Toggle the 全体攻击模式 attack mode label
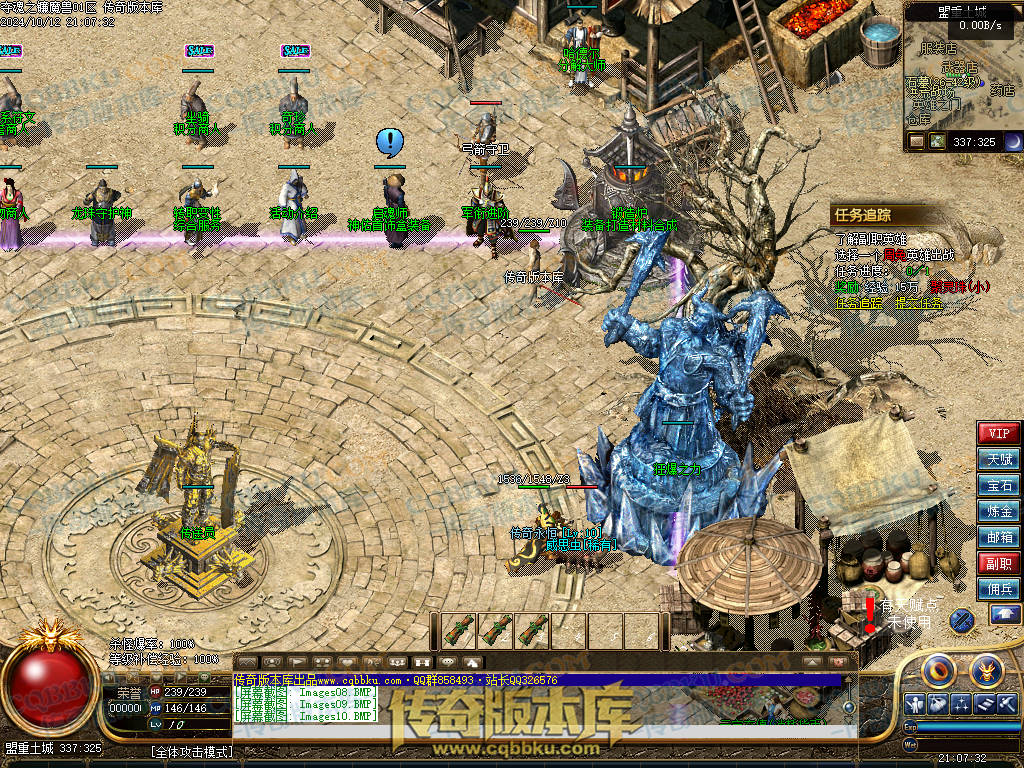 191,752
